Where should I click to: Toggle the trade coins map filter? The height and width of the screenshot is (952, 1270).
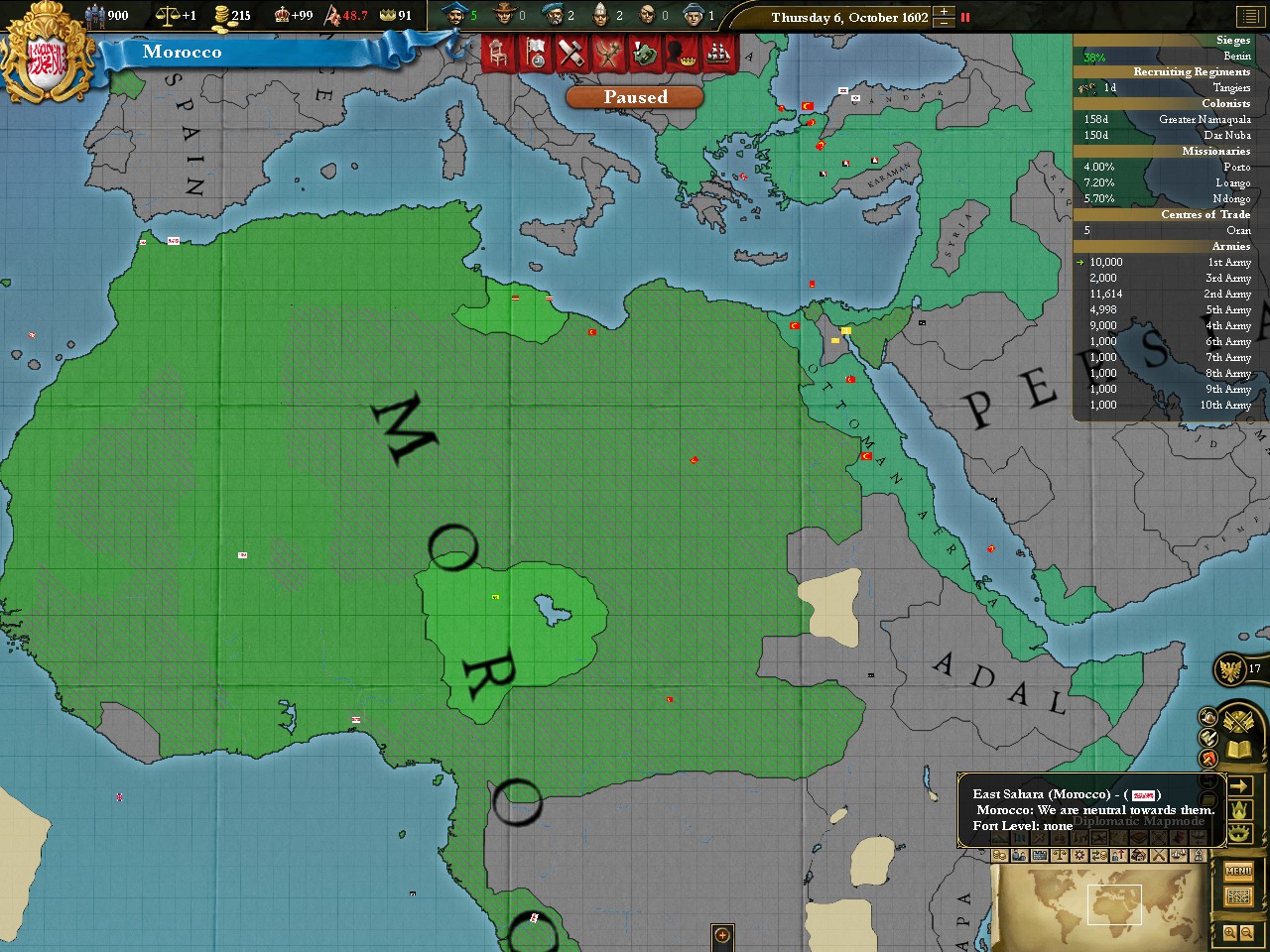(x=999, y=855)
